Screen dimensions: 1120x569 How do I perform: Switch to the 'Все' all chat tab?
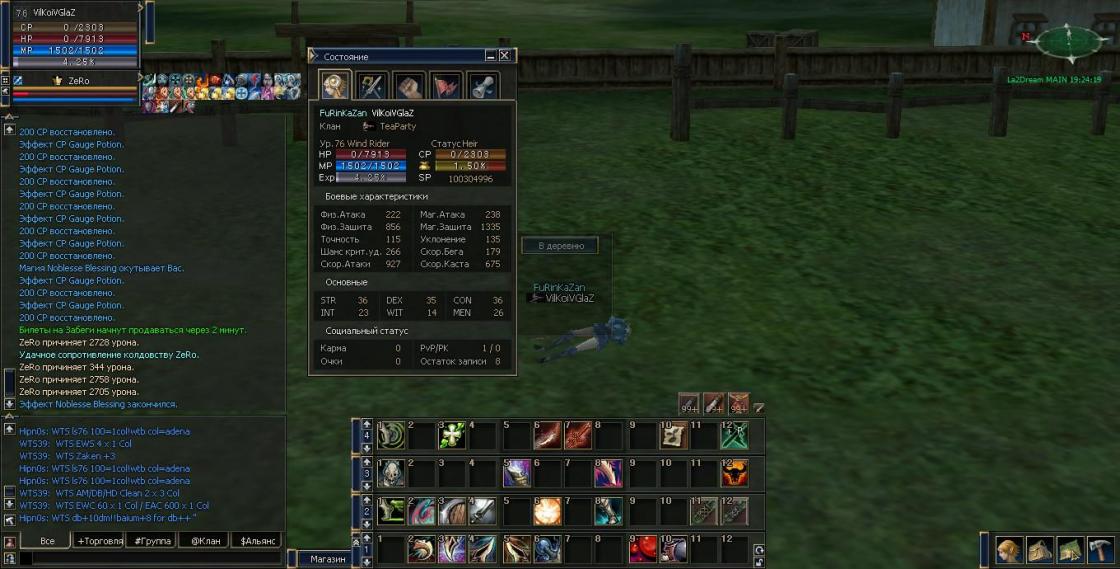click(x=46, y=541)
